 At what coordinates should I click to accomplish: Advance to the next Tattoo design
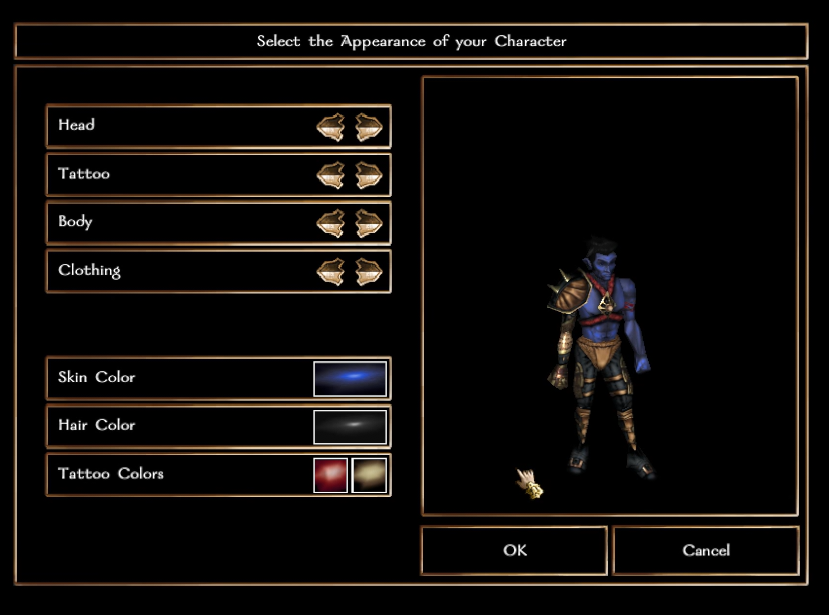click(x=369, y=175)
